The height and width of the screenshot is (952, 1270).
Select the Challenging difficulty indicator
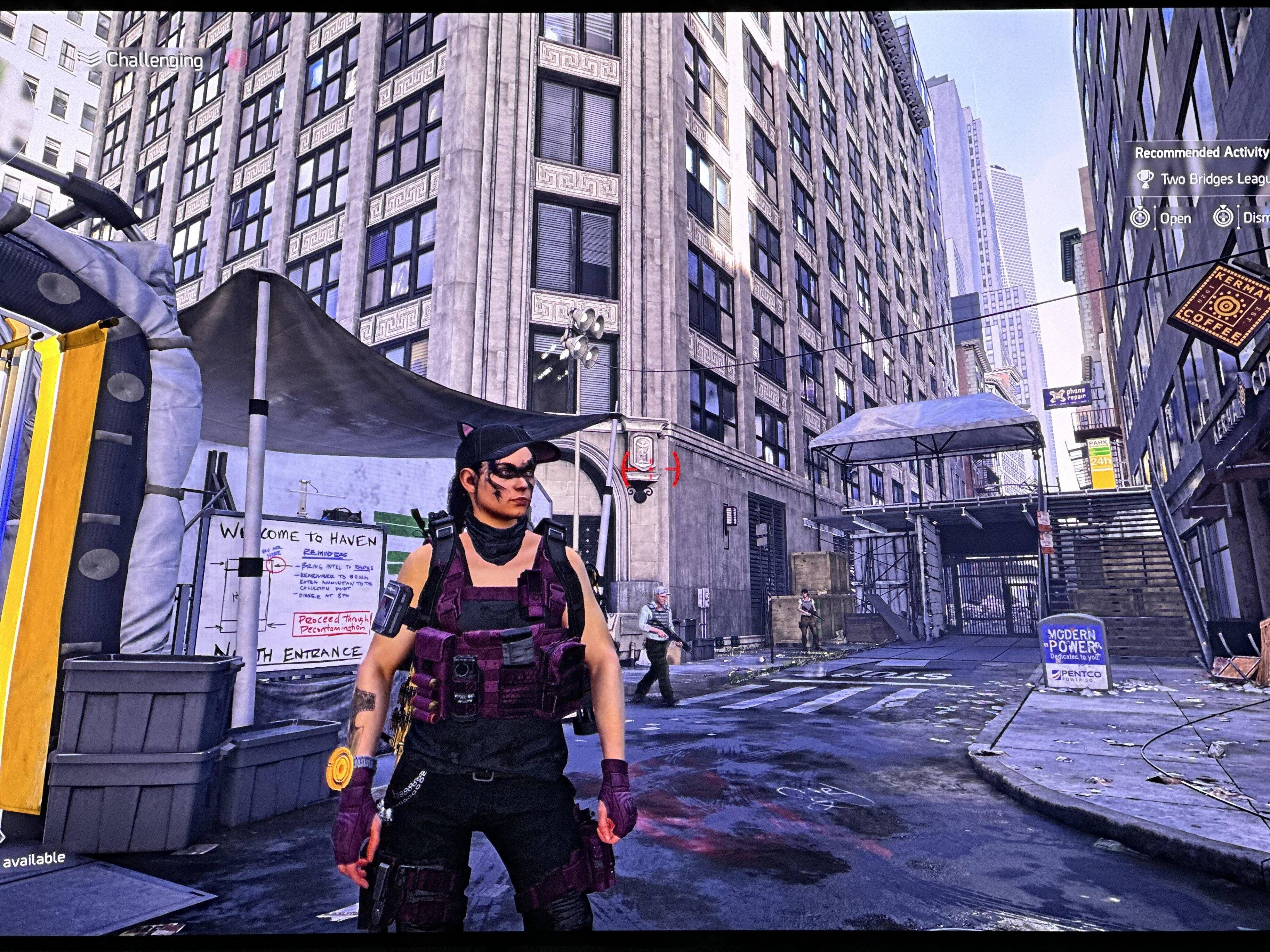tap(153, 60)
